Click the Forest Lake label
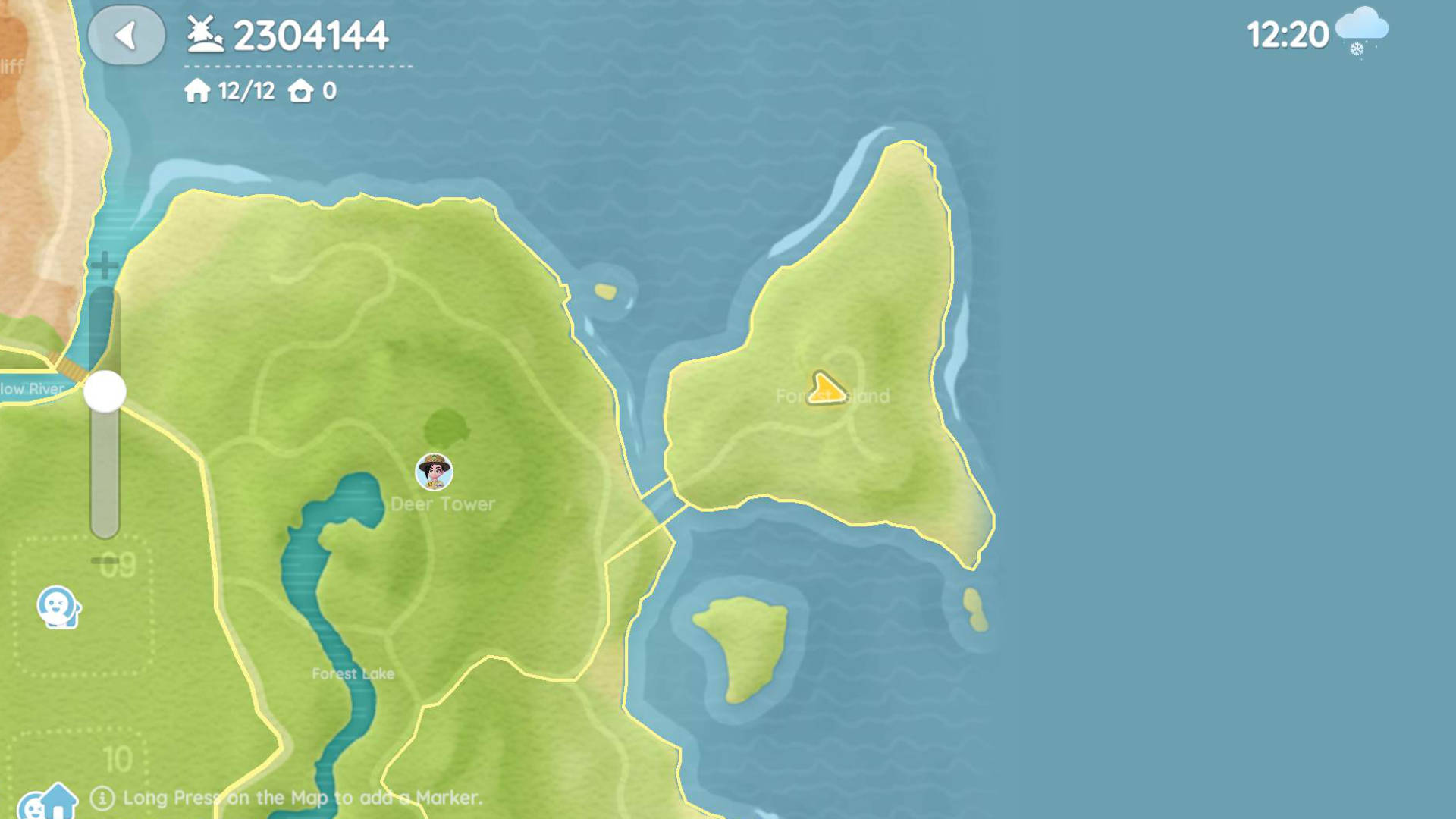Viewport: 1456px width, 819px height. click(x=353, y=673)
